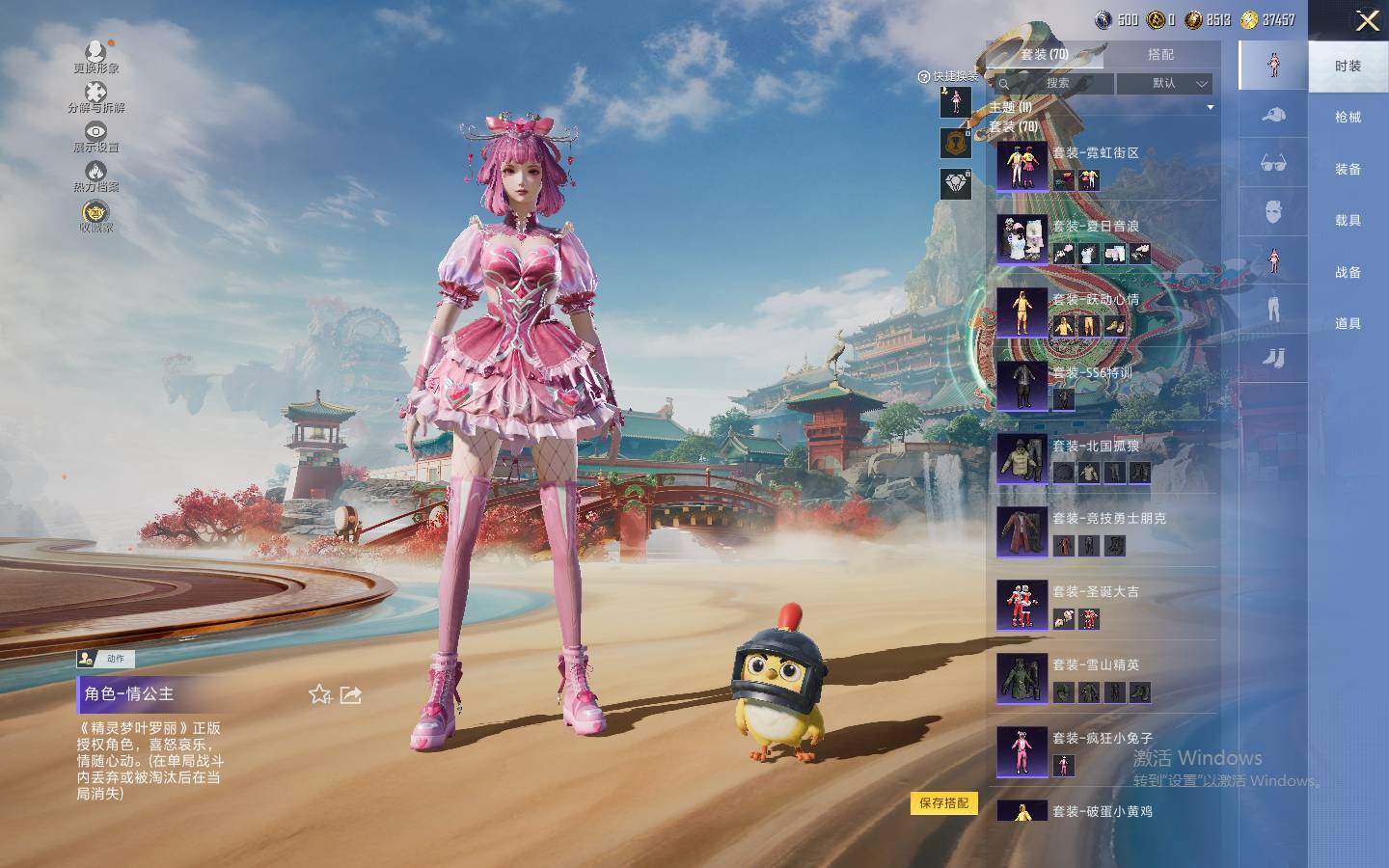Go to the 战备 category

(1348, 273)
